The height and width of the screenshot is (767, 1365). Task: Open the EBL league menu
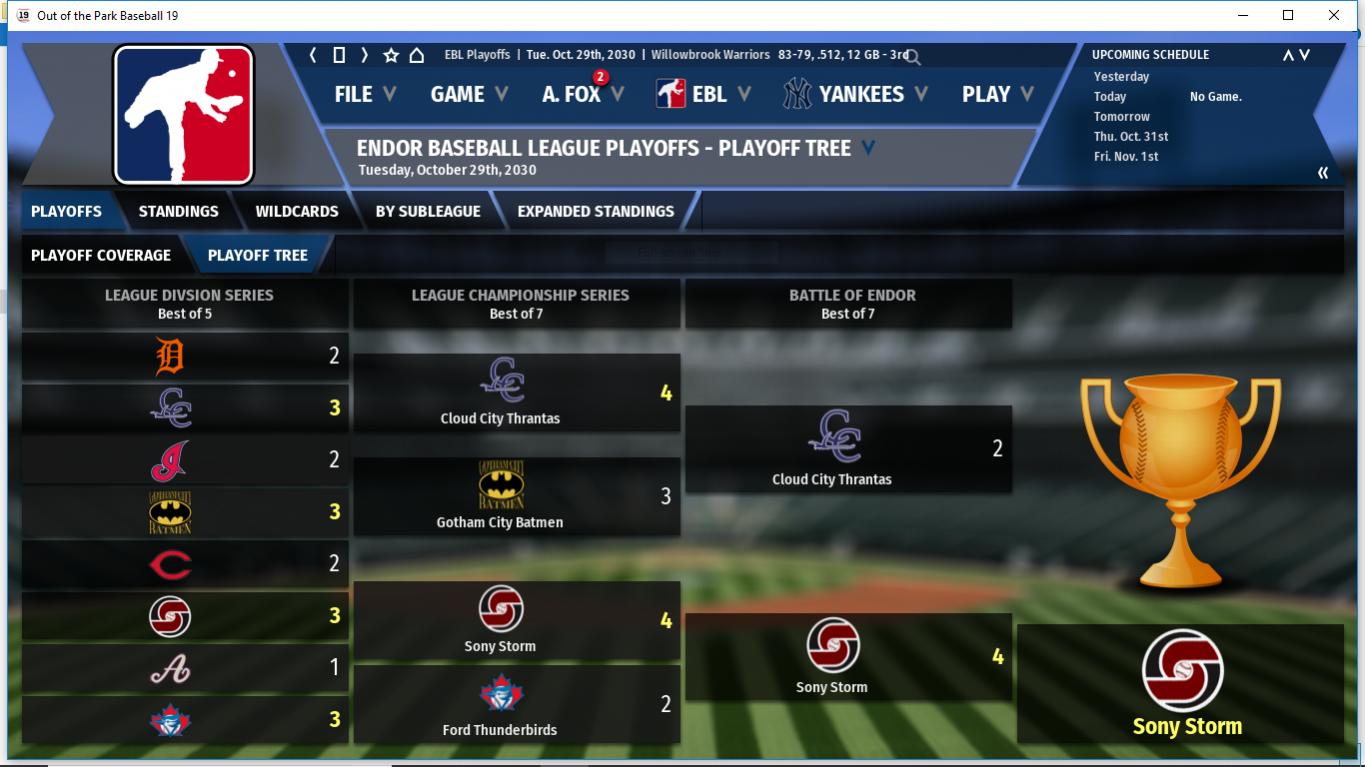click(703, 94)
